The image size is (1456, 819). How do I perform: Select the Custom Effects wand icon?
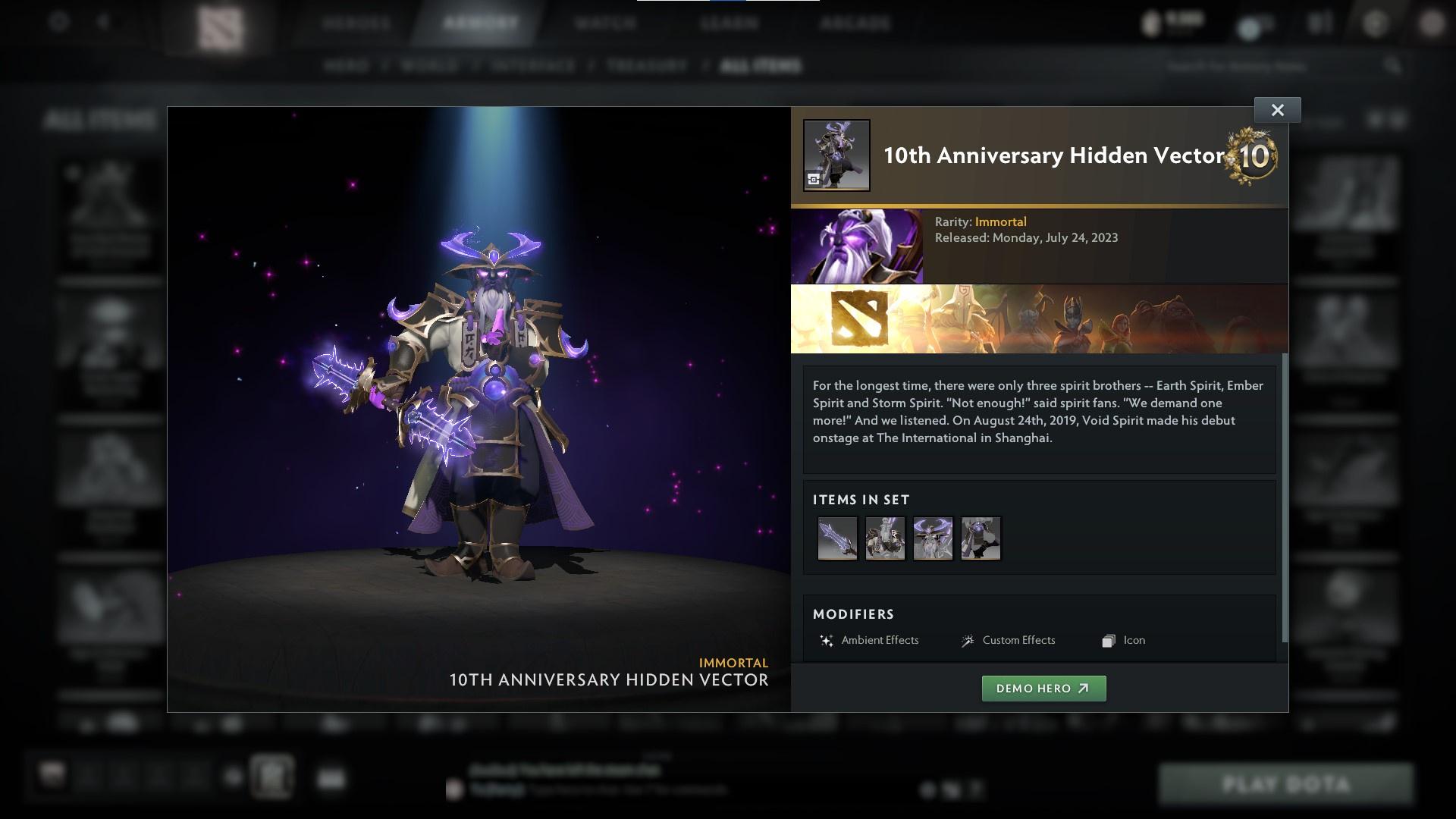(x=967, y=641)
